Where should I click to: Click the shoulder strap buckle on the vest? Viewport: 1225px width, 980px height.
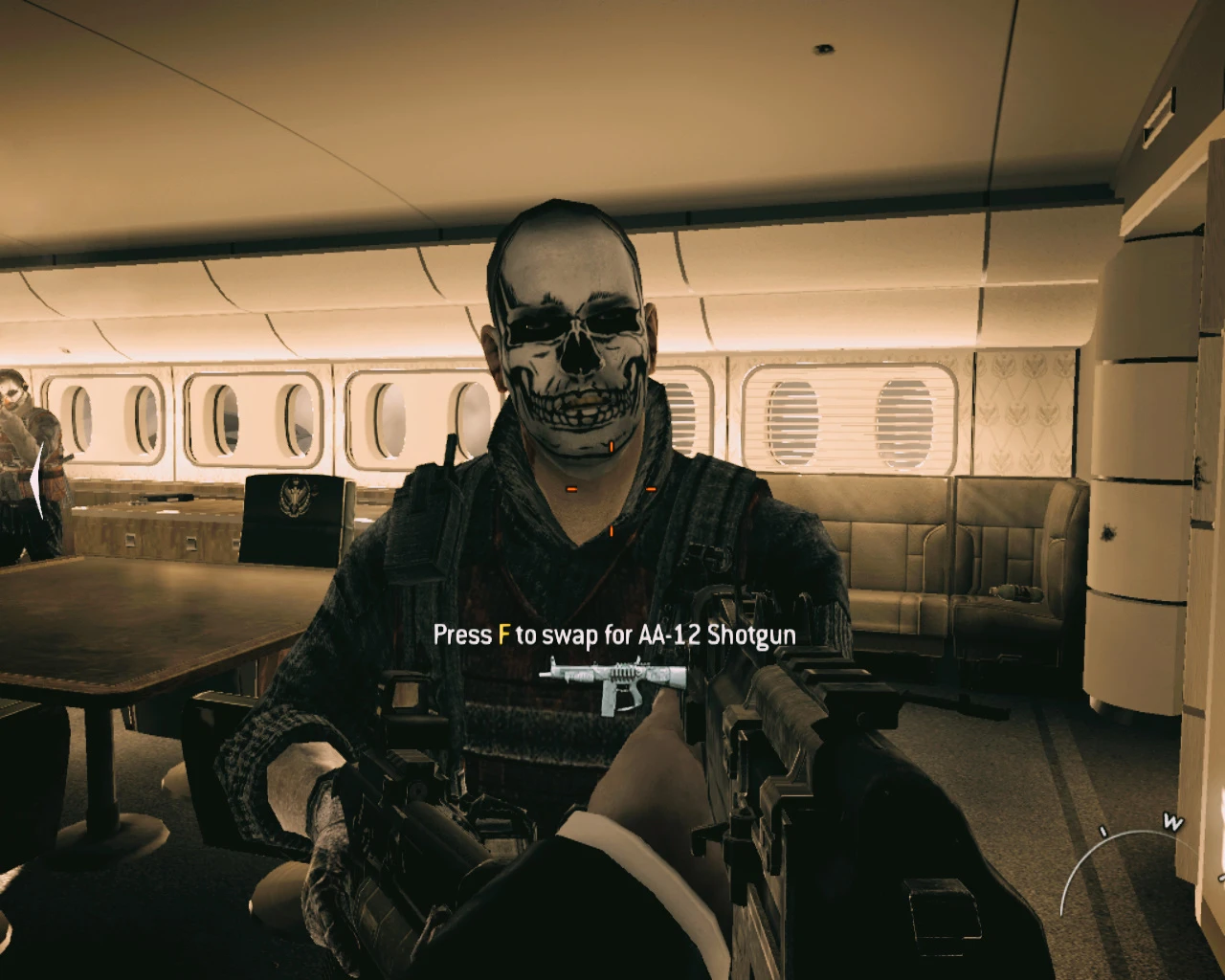click(705, 555)
